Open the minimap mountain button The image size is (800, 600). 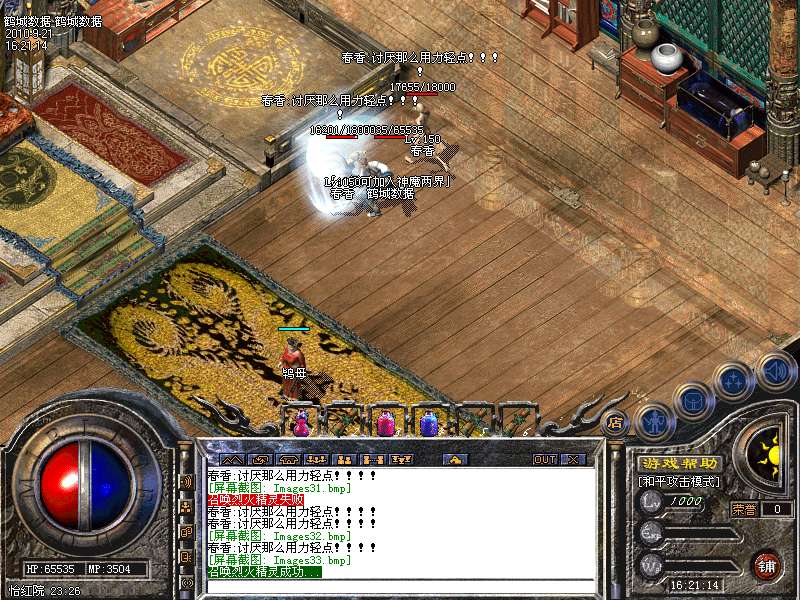coord(231,459)
